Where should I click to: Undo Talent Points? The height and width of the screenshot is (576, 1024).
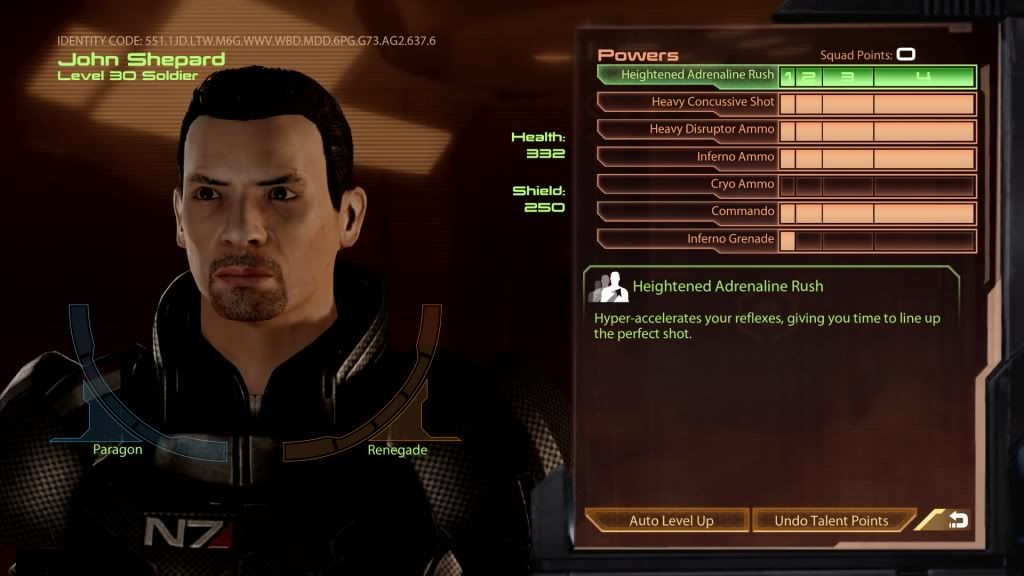click(831, 521)
